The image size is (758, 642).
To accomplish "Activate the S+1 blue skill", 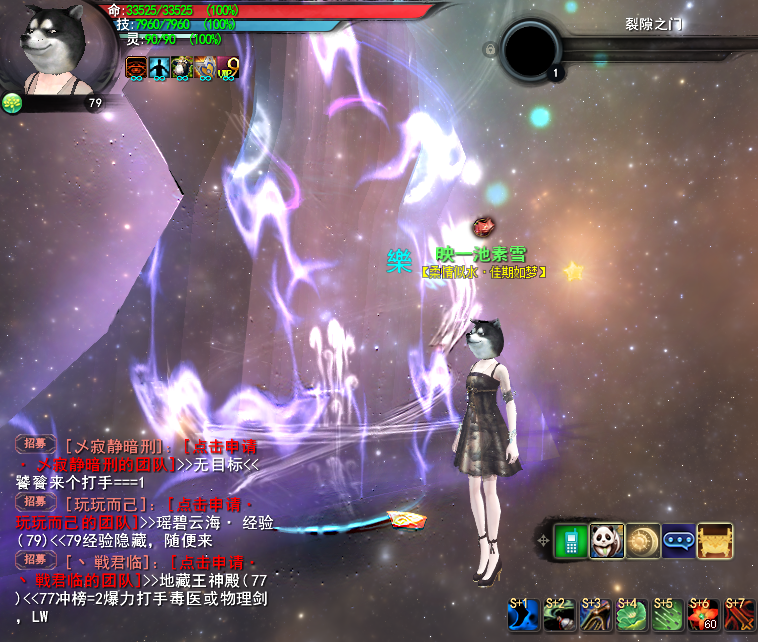I will pyautogui.click(x=524, y=615).
